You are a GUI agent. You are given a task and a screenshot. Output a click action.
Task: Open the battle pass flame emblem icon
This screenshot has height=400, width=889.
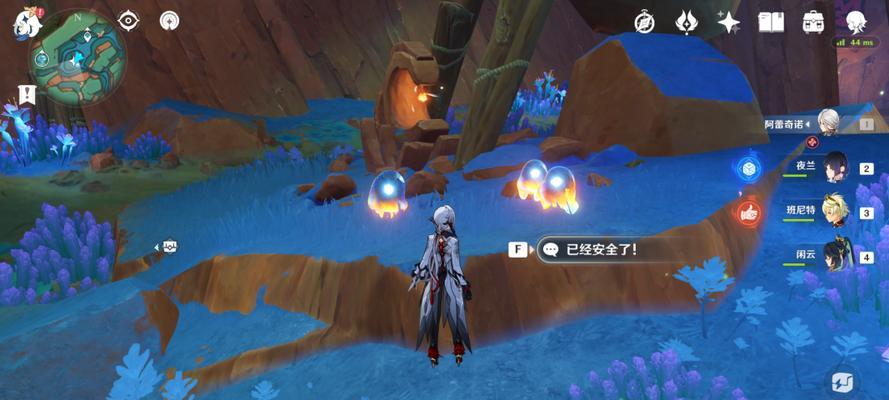(x=686, y=21)
